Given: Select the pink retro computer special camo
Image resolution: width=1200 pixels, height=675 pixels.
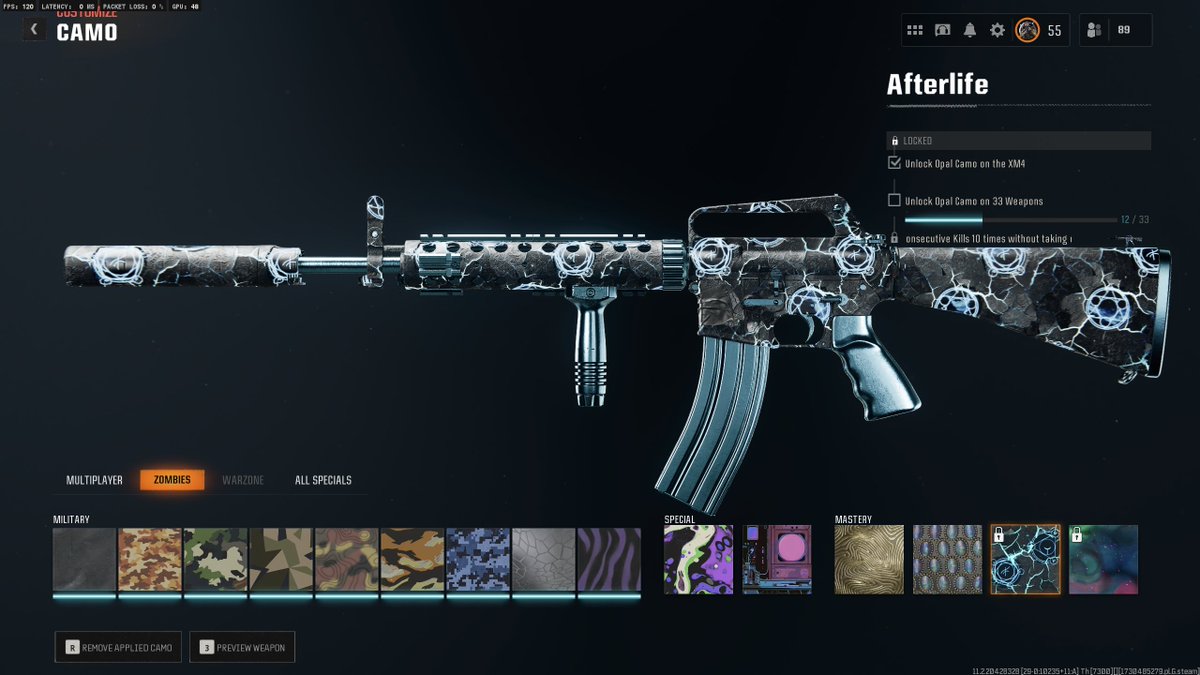Looking at the screenshot, I should (x=777, y=559).
